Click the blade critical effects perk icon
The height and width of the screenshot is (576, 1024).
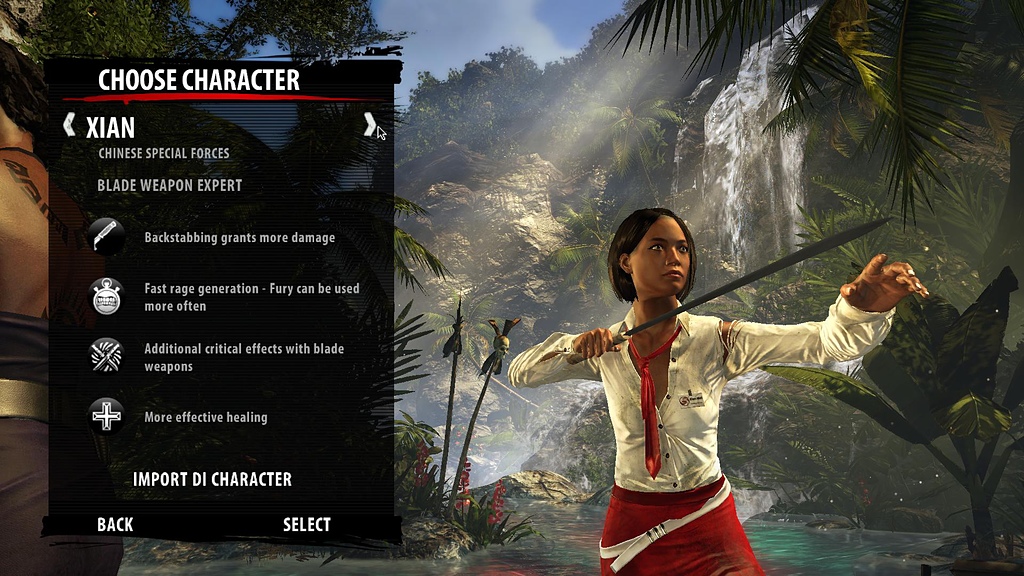[x=107, y=356]
